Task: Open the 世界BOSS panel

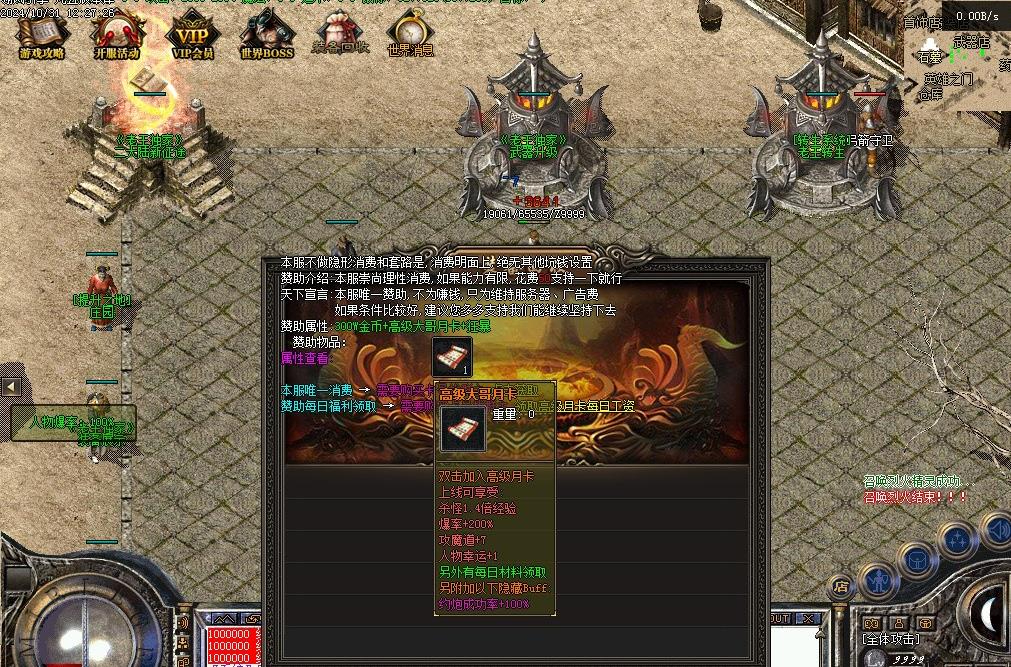Action: pos(266,36)
